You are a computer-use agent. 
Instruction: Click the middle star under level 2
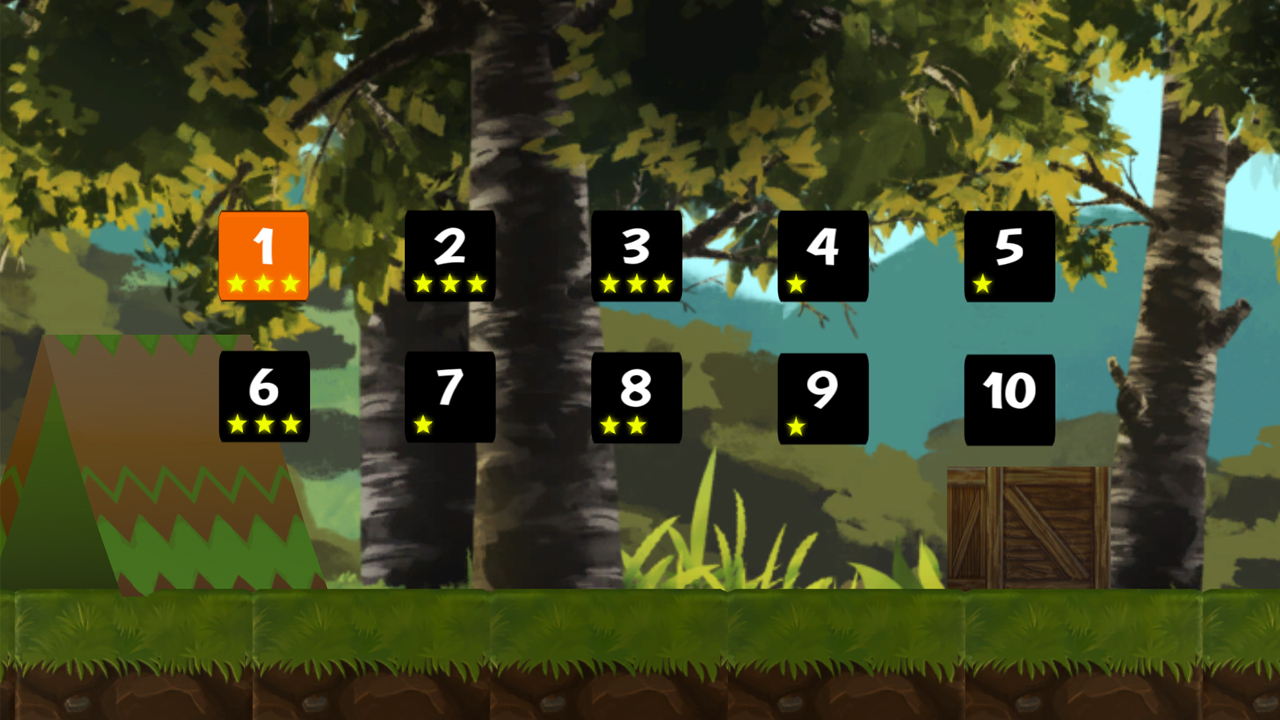(x=450, y=285)
